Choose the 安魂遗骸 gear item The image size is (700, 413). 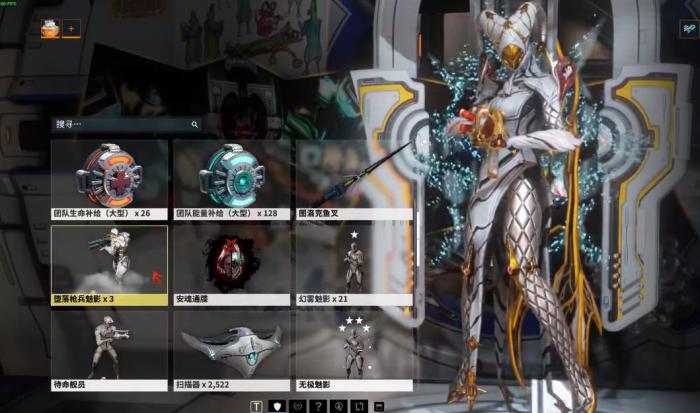(x=232, y=263)
